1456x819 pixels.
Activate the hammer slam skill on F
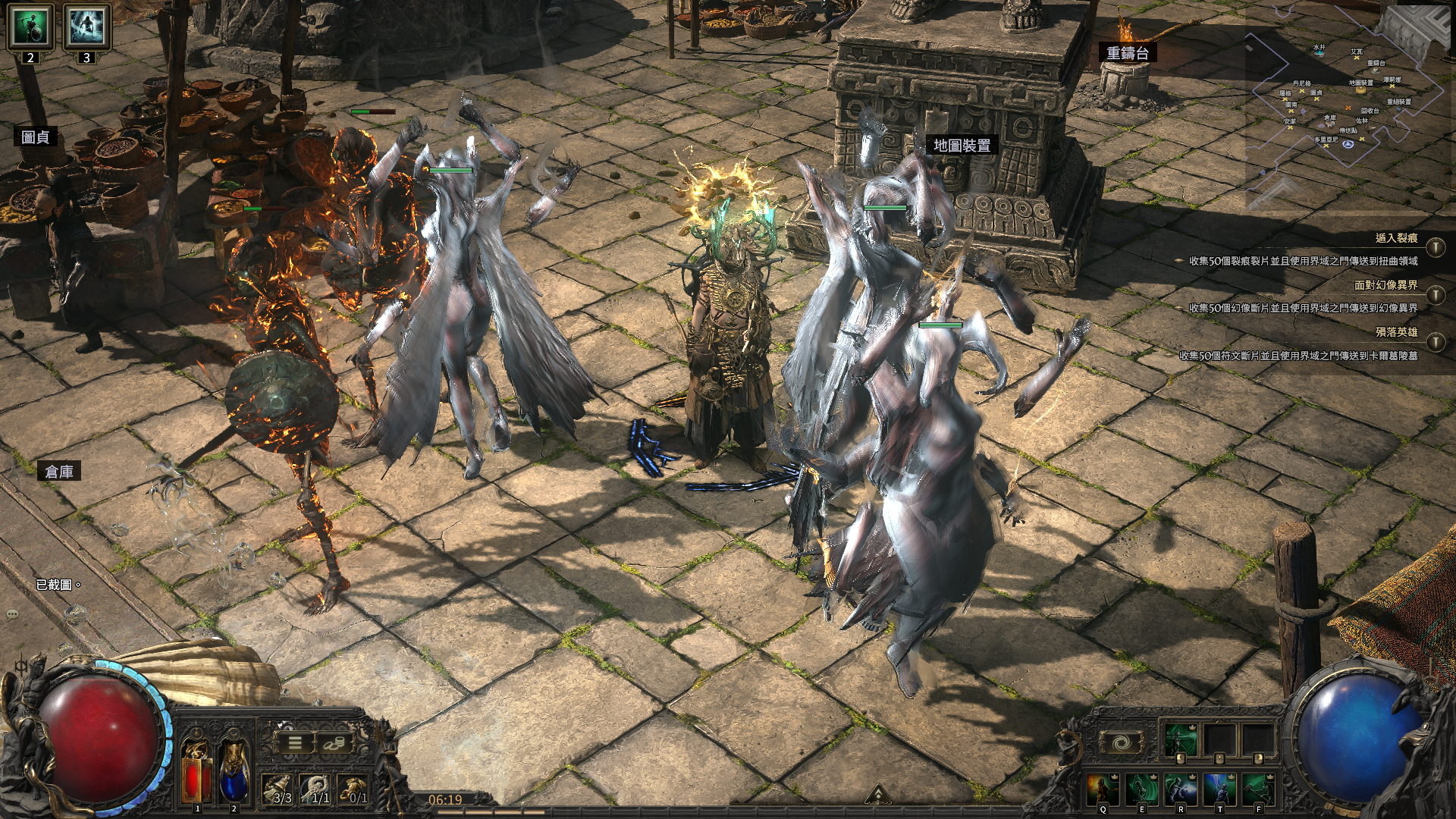[x=1258, y=789]
